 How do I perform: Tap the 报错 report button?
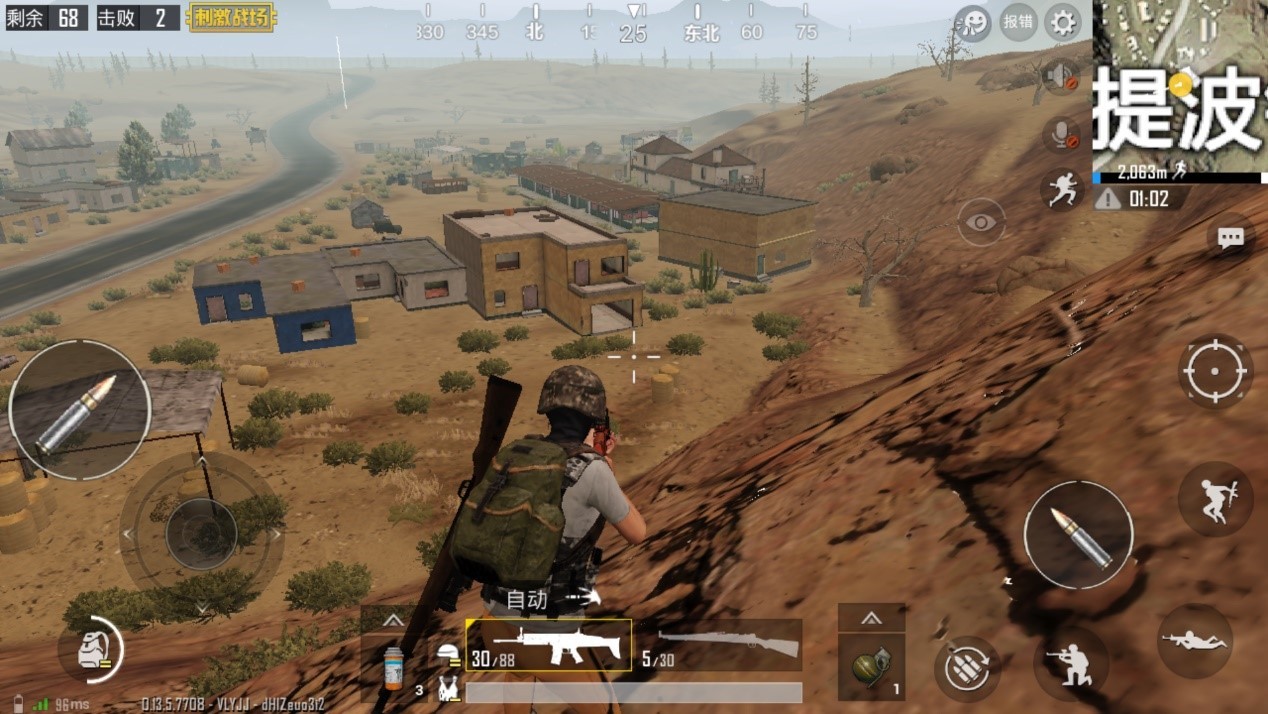pyautogui.click(x=1018, y=21)
